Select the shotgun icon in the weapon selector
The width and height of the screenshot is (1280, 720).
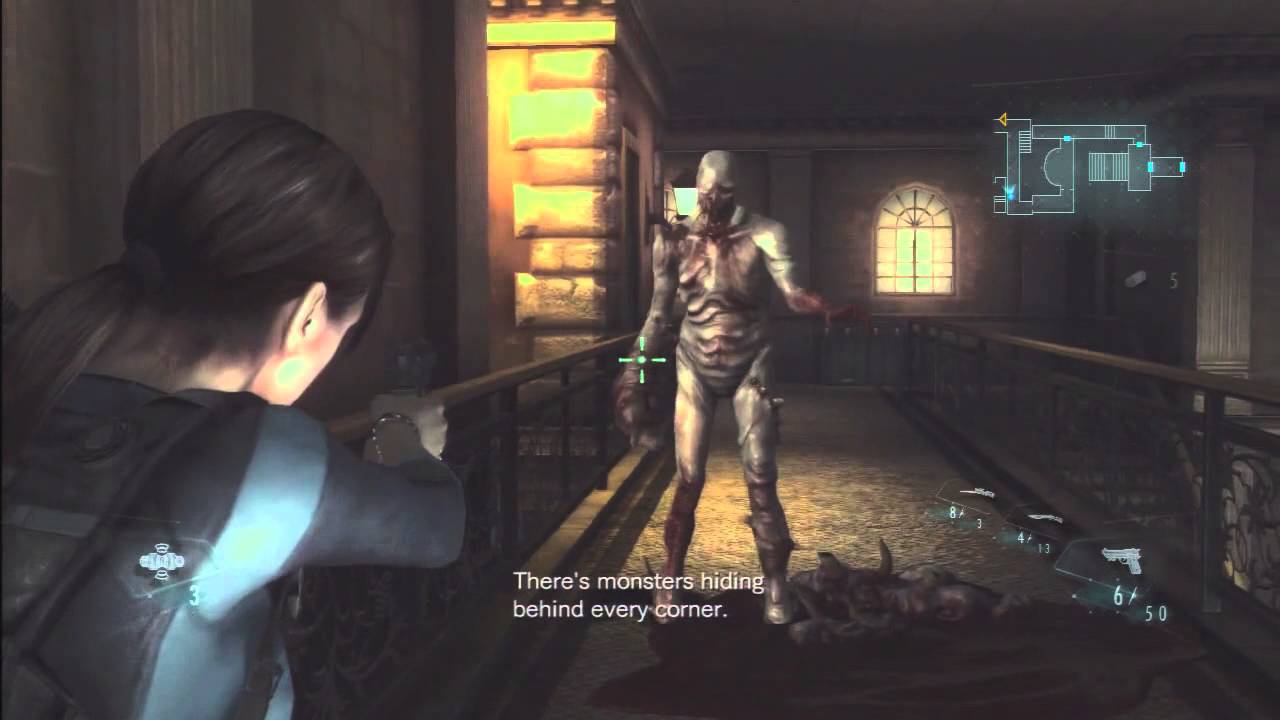pos(1044,518)
